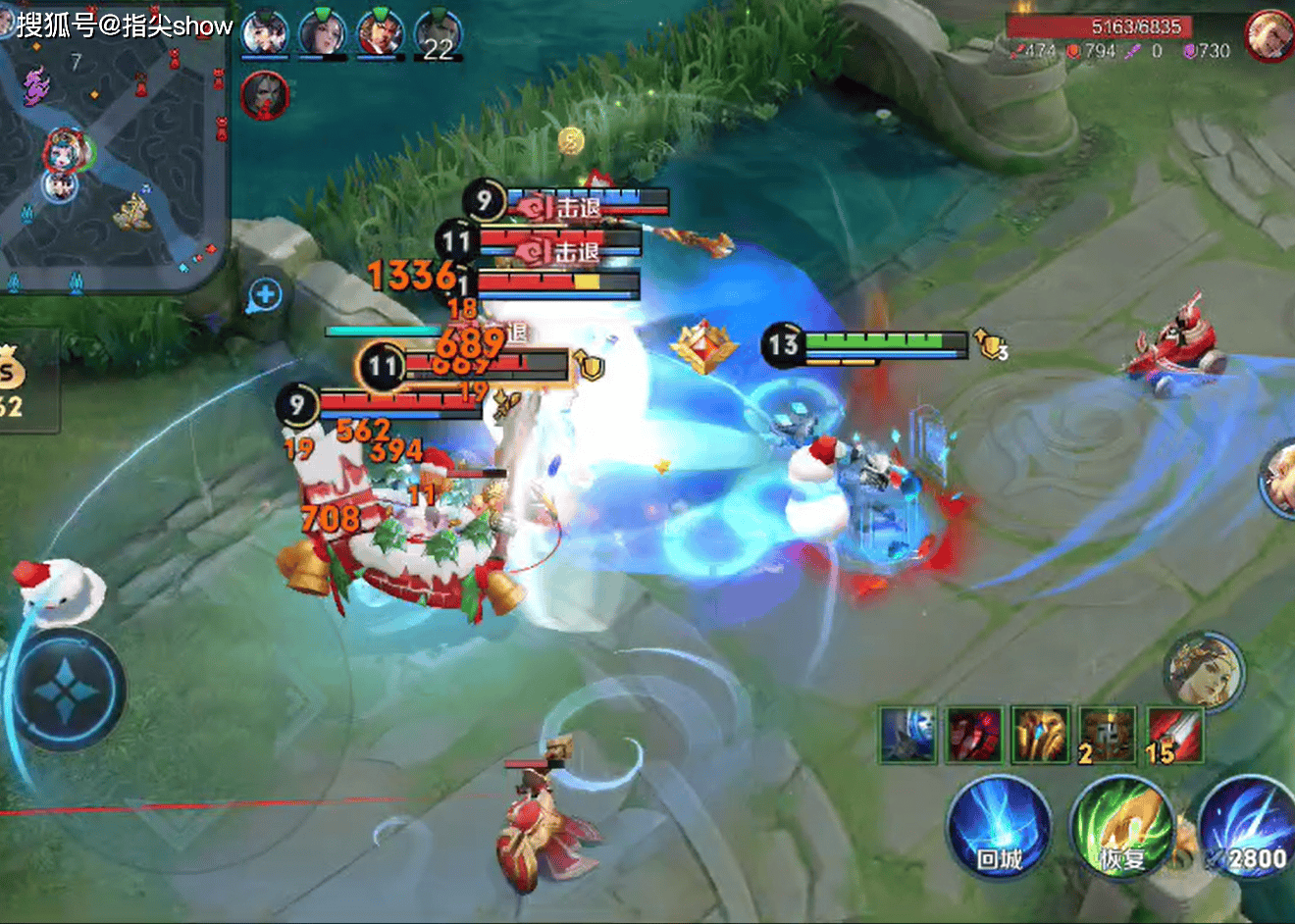Tap the blonde hero portrait above item slots
Viewport: 1295px width, 924px height.
coord(1204,671)
